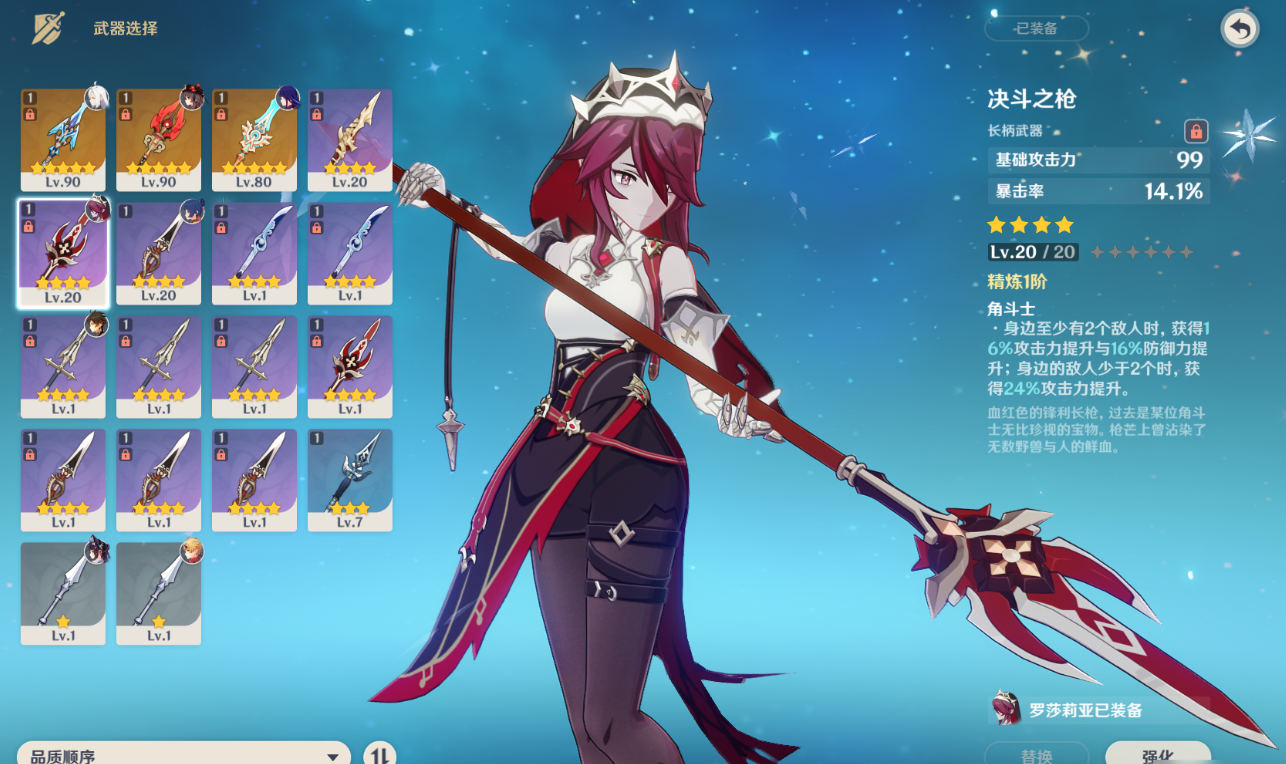
Task: Select the highlighted Lv.20 Deathmatch spear
Action: point(63,253)
